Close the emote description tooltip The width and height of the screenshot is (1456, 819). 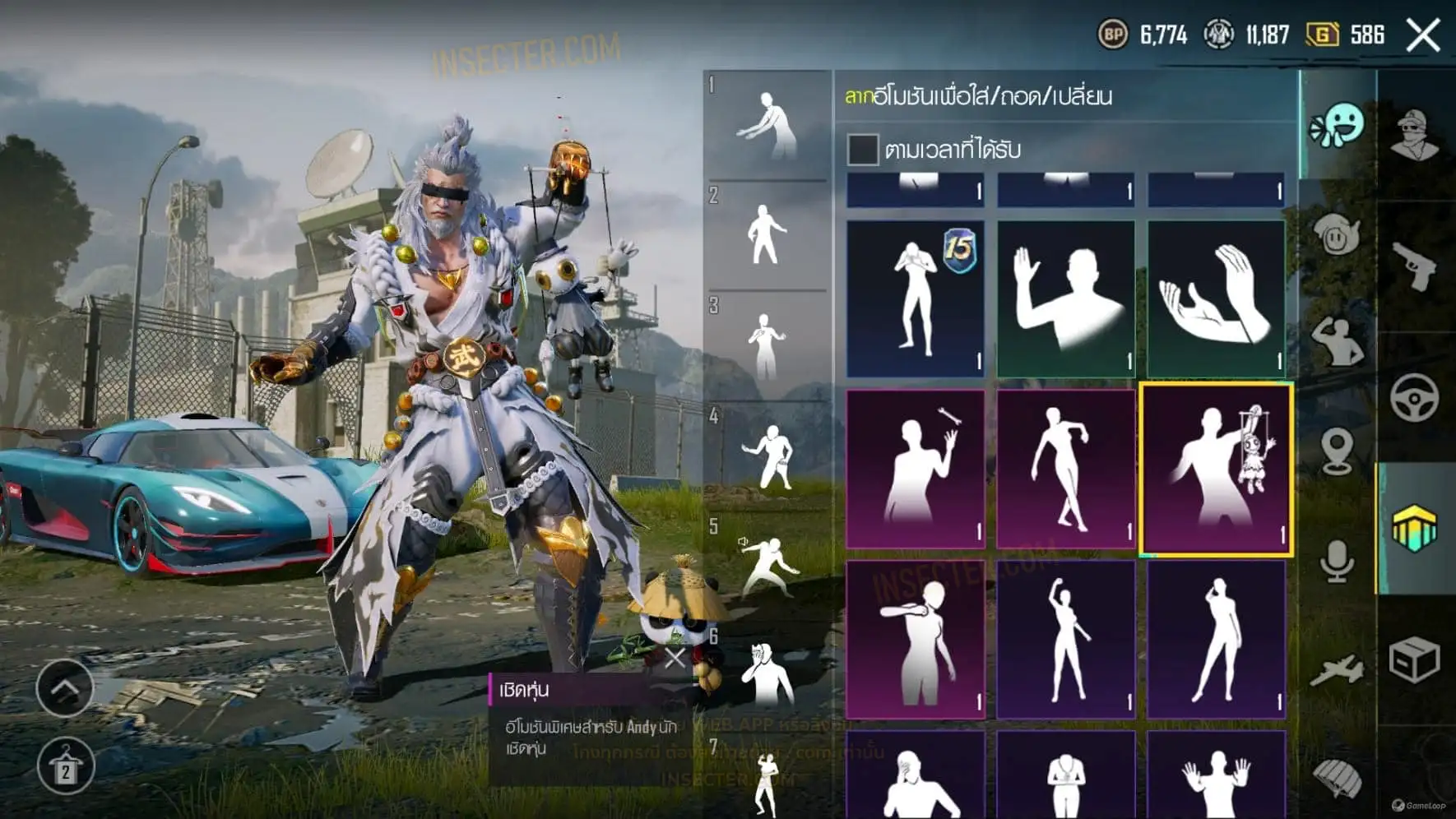675,658
